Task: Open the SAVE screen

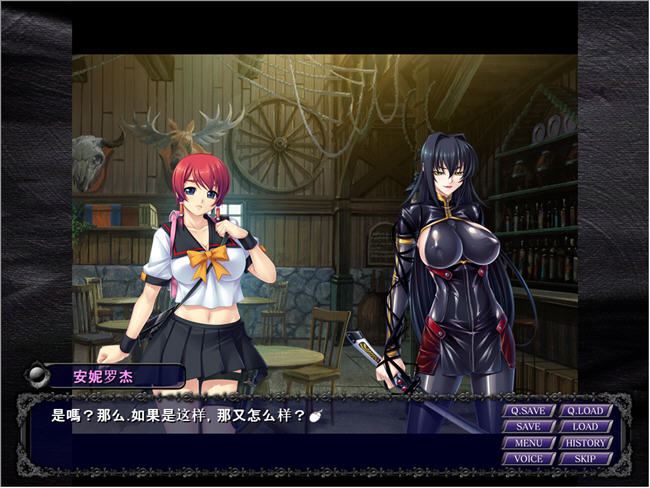Action: [x=528, y=427]
